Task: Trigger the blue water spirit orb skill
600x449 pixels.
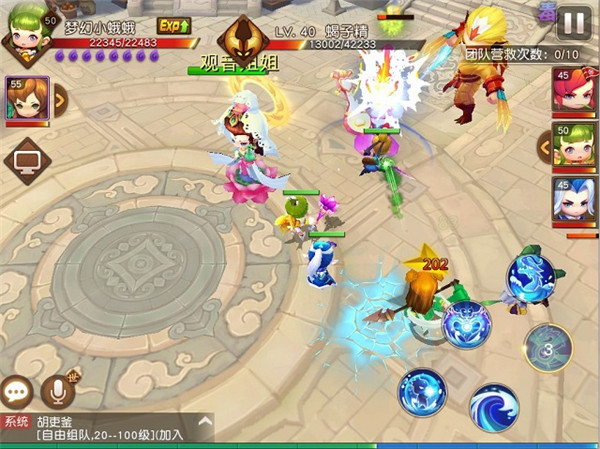Action: coord(423,391)
